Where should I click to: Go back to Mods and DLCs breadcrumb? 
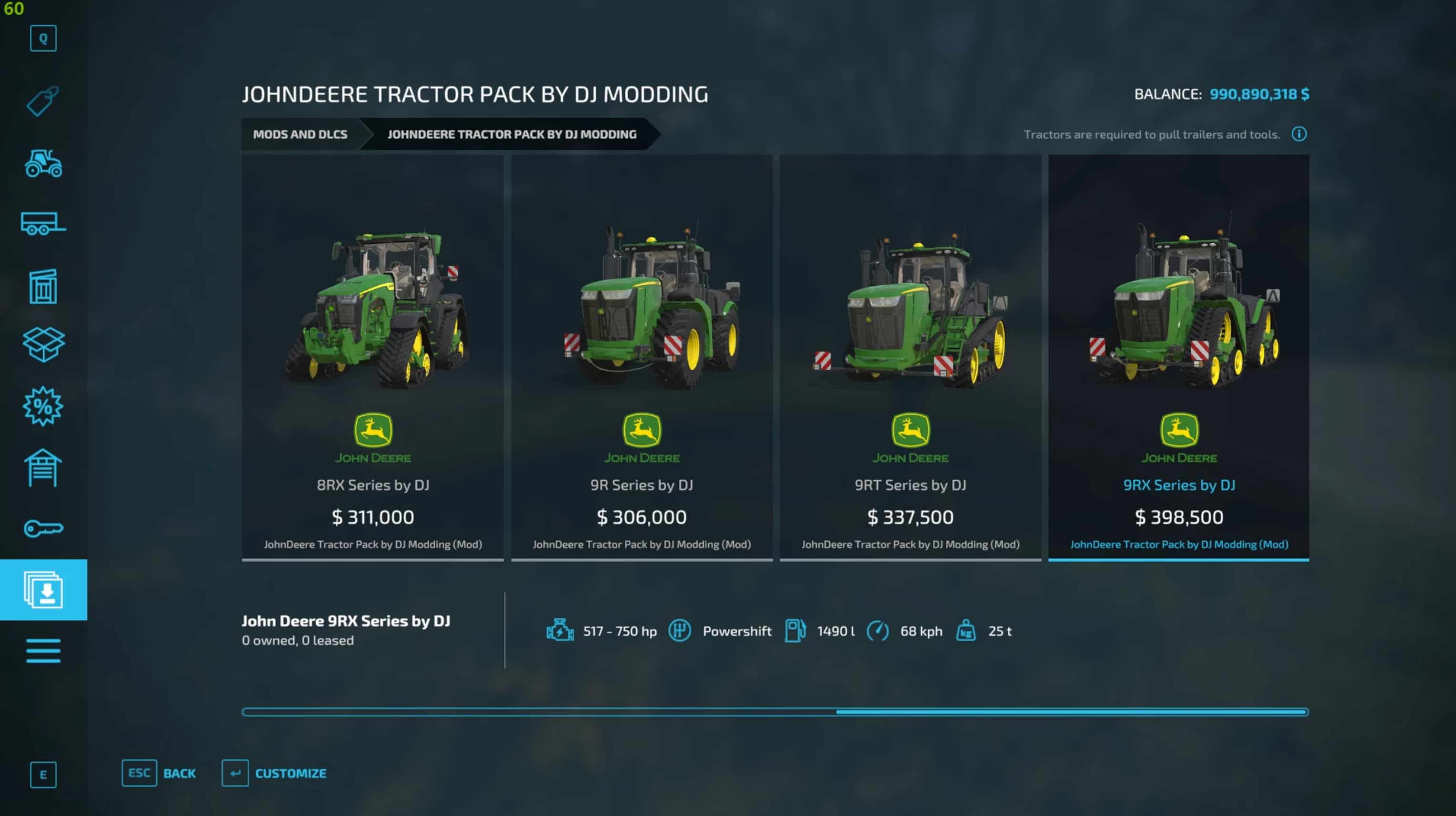coord(300,135)
